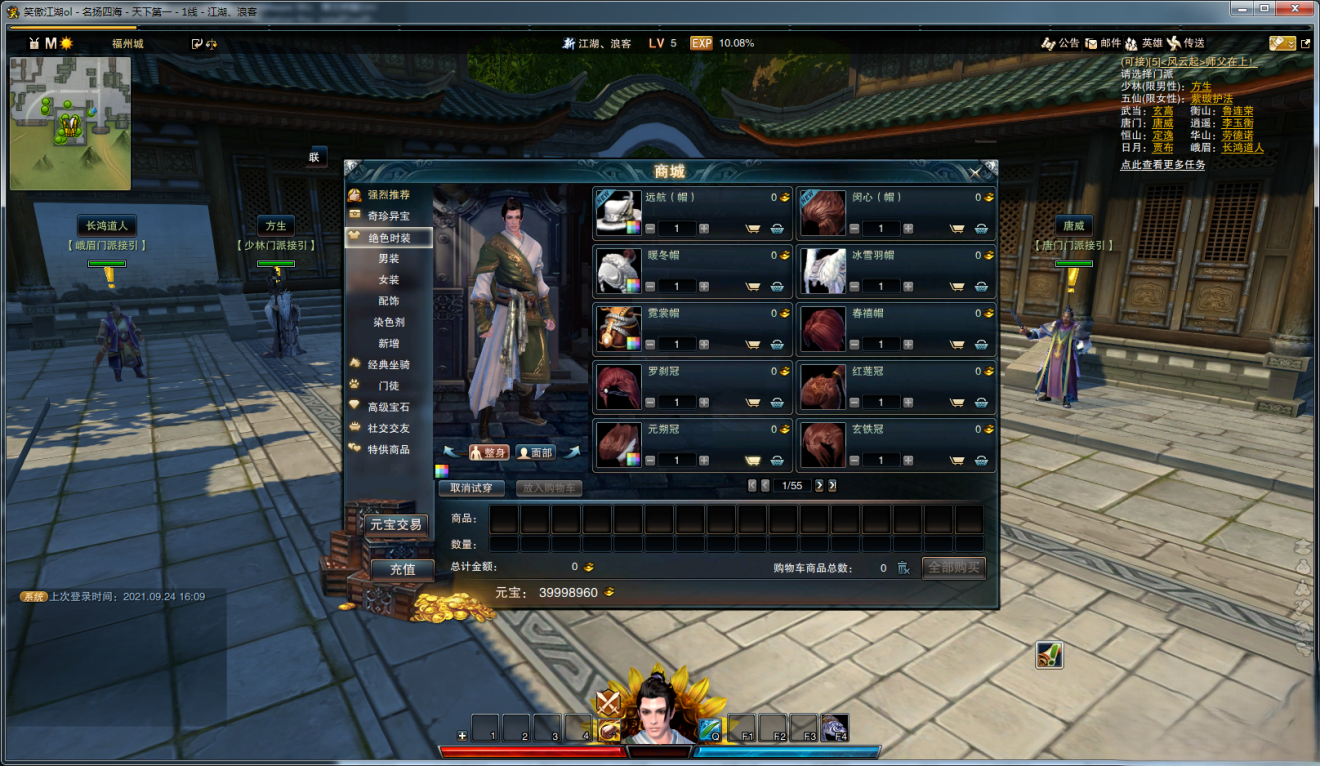Click the 传送 teleport button
The width and height of the screenshot is (1320, 766).
[x=1186, y=43]
